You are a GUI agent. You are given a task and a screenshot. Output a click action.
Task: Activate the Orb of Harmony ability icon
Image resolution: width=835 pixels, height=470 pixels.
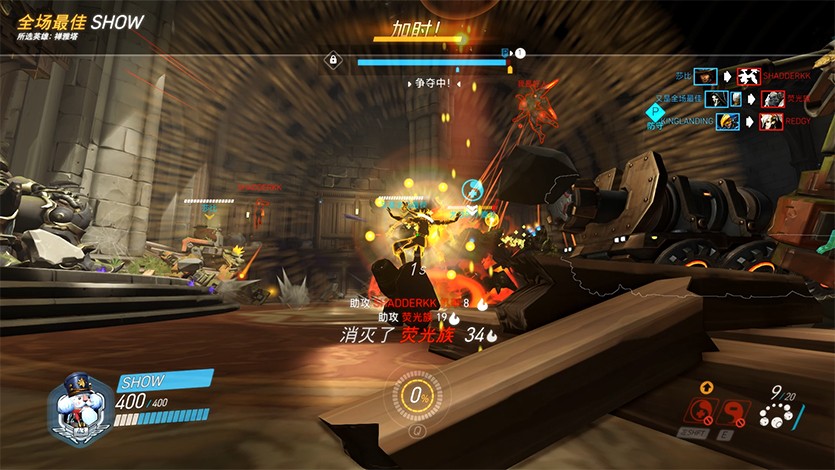click(x=704, y=412)
